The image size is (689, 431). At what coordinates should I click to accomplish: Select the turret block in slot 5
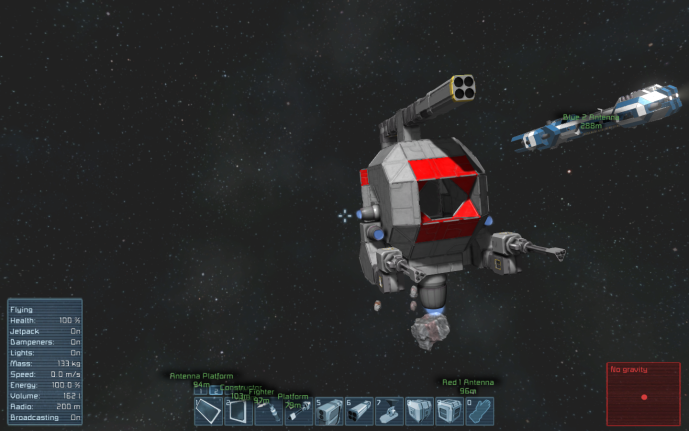pyautogui.click(x=329, y=411)
